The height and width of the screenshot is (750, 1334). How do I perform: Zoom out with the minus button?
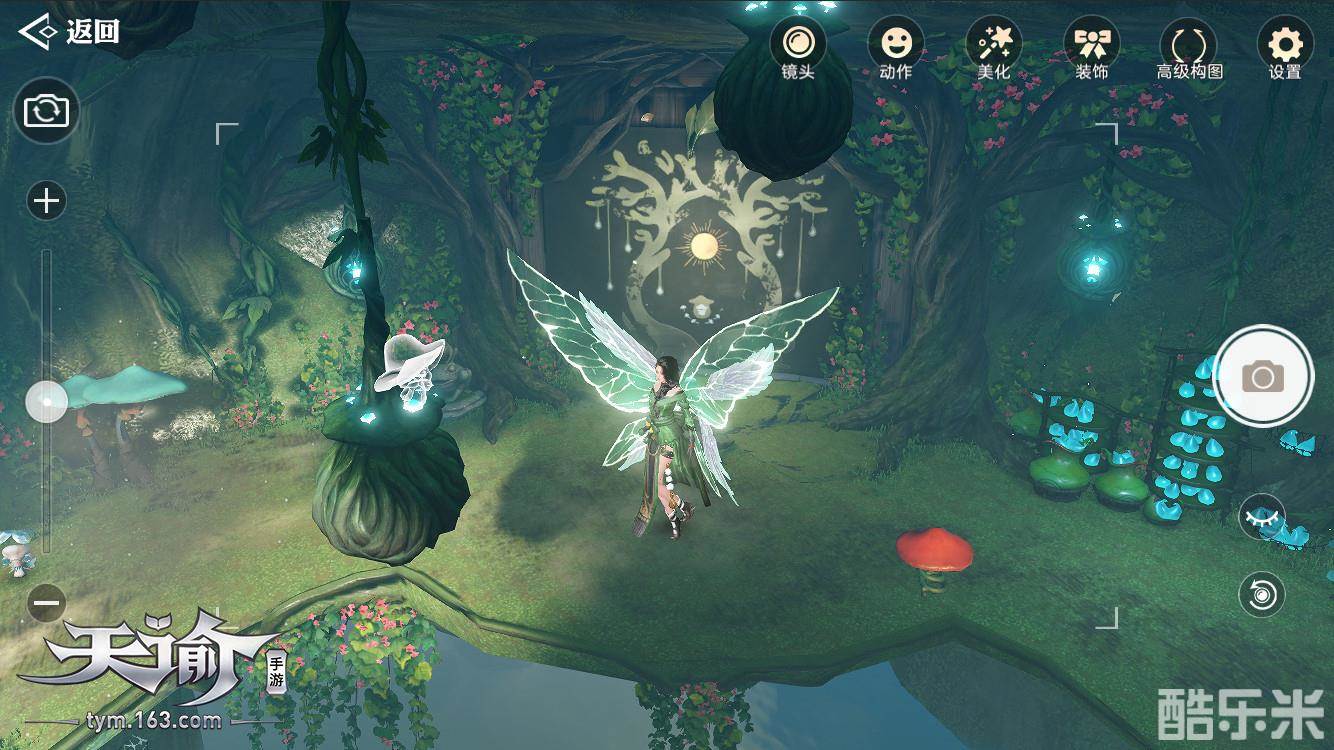click(x=46, y=603)
